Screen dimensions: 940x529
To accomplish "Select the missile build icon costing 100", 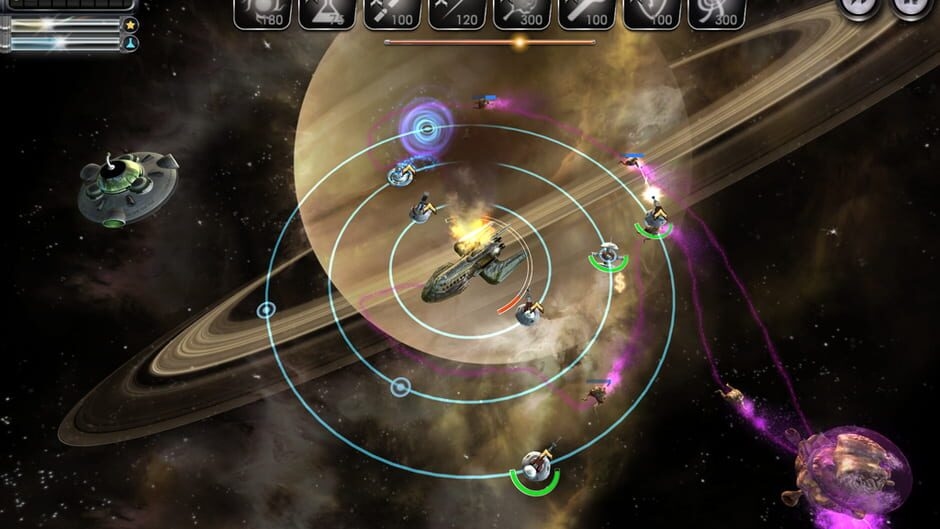I will (392, 11).
